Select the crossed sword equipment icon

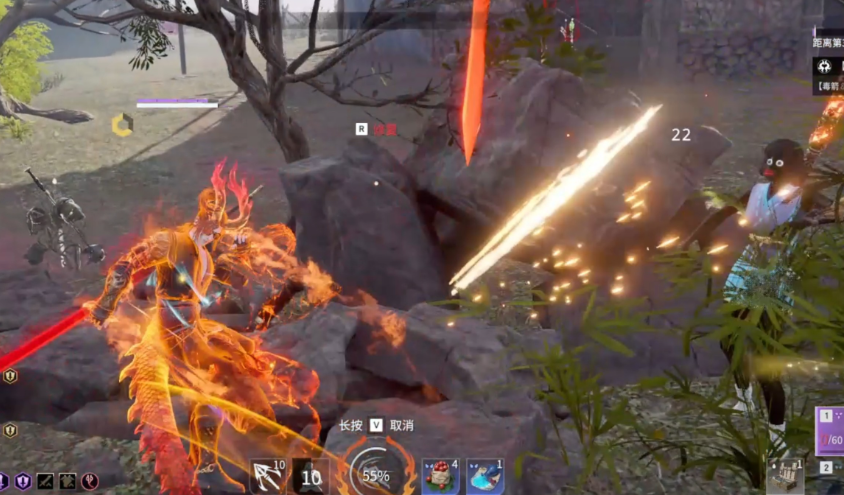[46, 481]
